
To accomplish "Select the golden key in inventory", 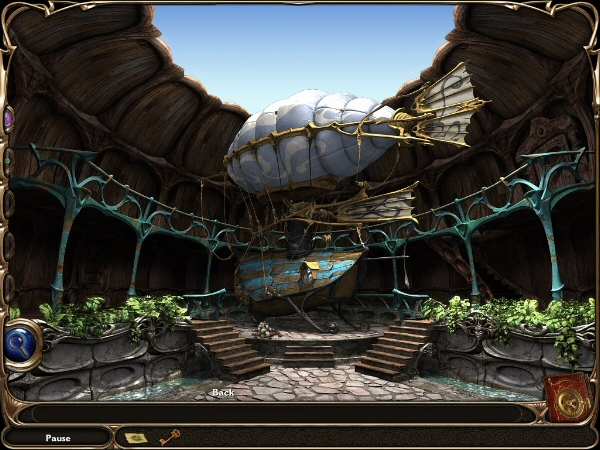I will click(x=168, y=436).
